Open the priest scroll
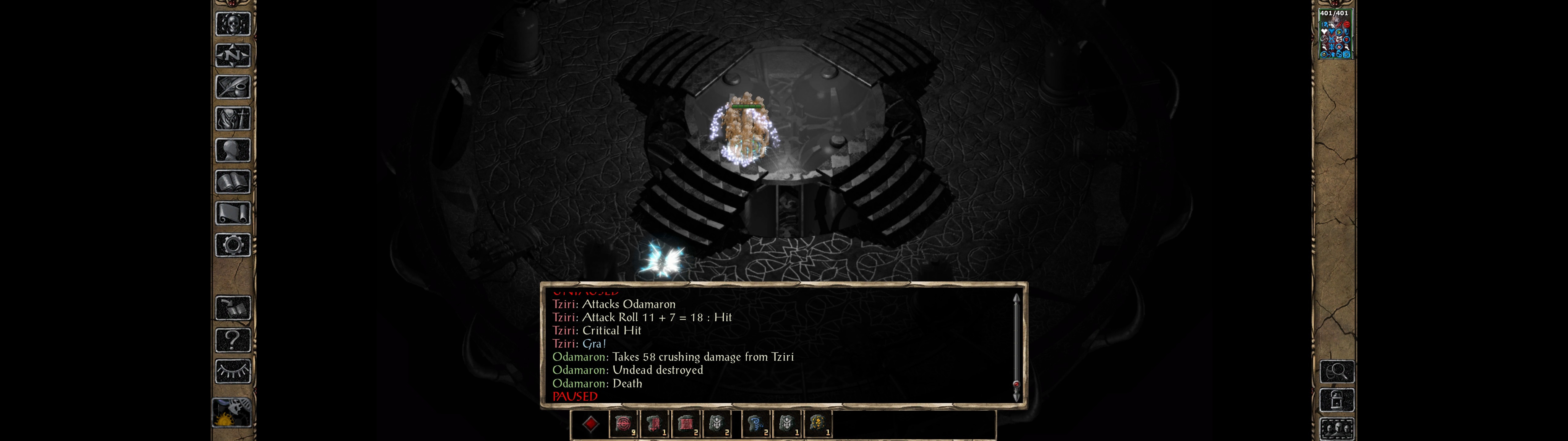The width and height of the screenshot is (1568, 441). tap(232, 214)
